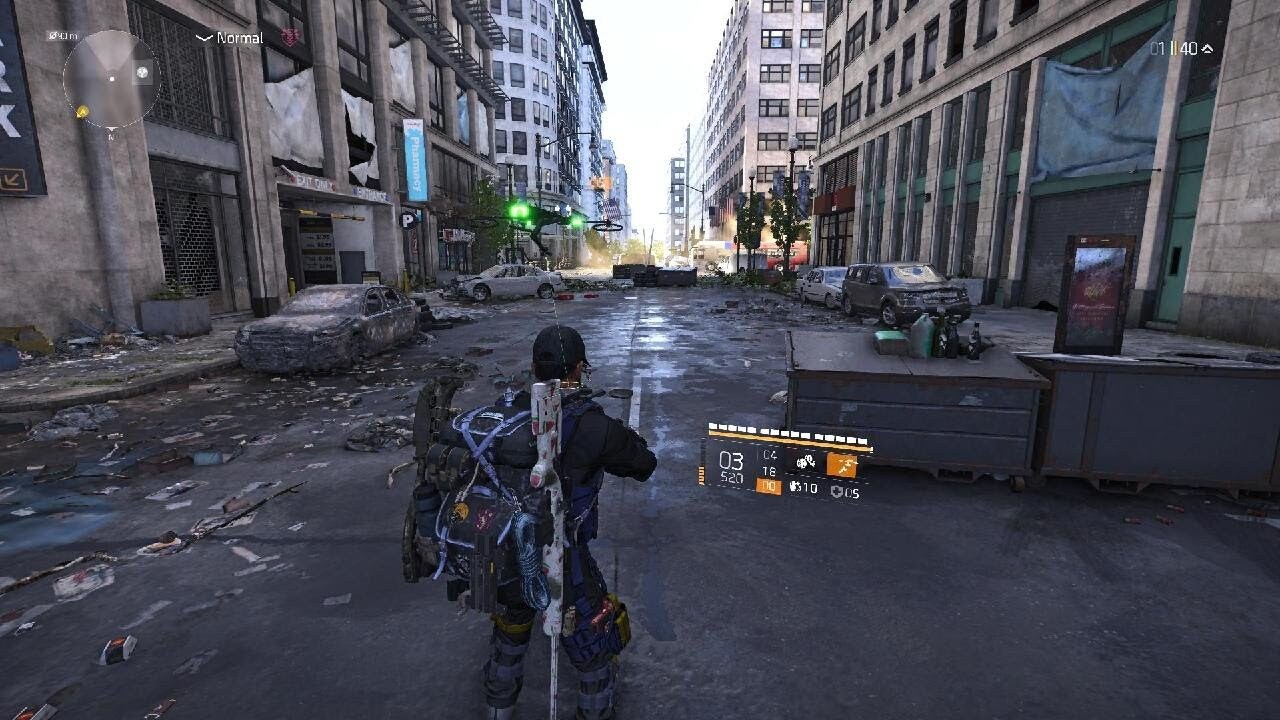The height and width of the screenshot is (720, 1280).
Task: Select the yellow objective marker on minimap
Action: [x=82, y=110]
